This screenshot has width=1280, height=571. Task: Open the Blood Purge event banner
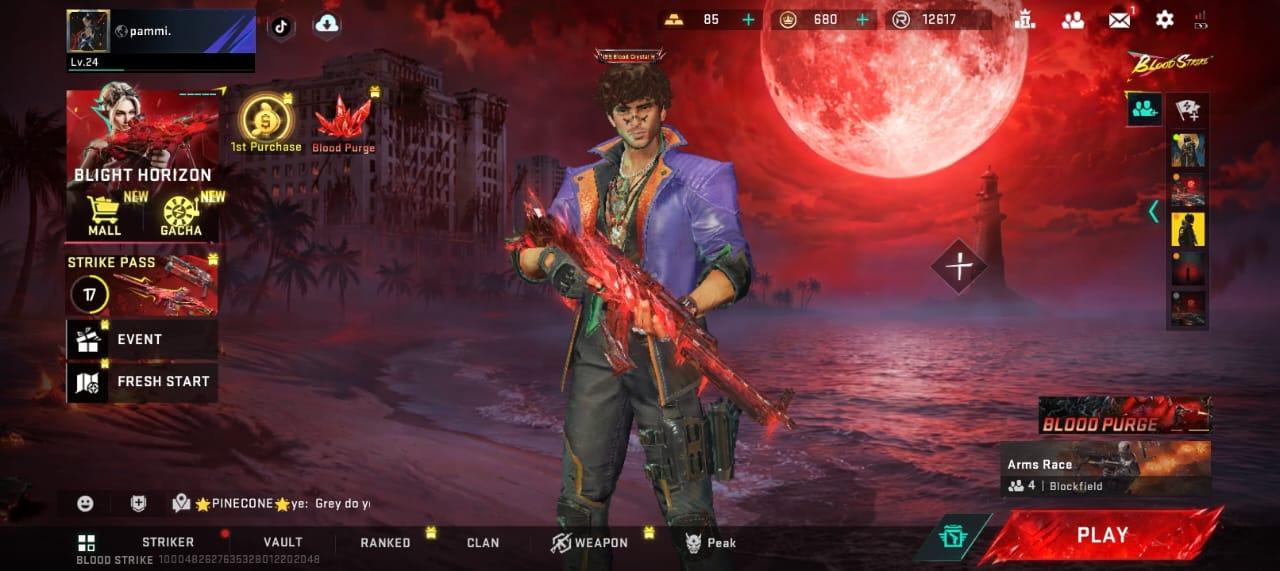1124,415
